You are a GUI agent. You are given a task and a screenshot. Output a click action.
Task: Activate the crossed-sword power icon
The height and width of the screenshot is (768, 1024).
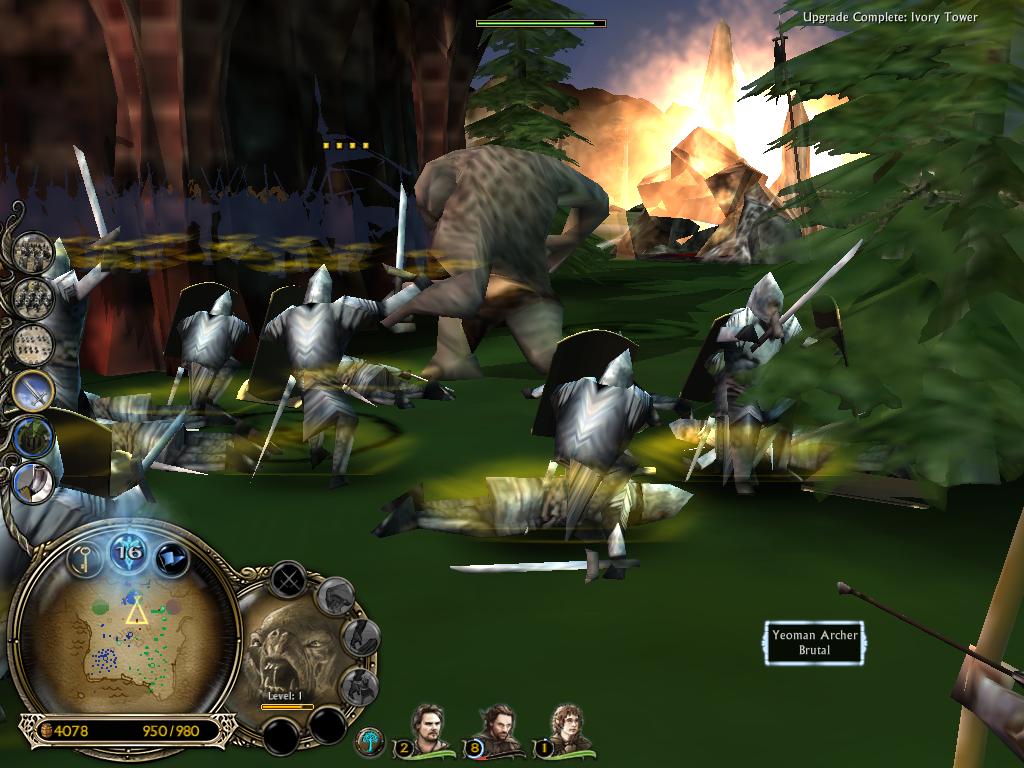click(33, 390)
